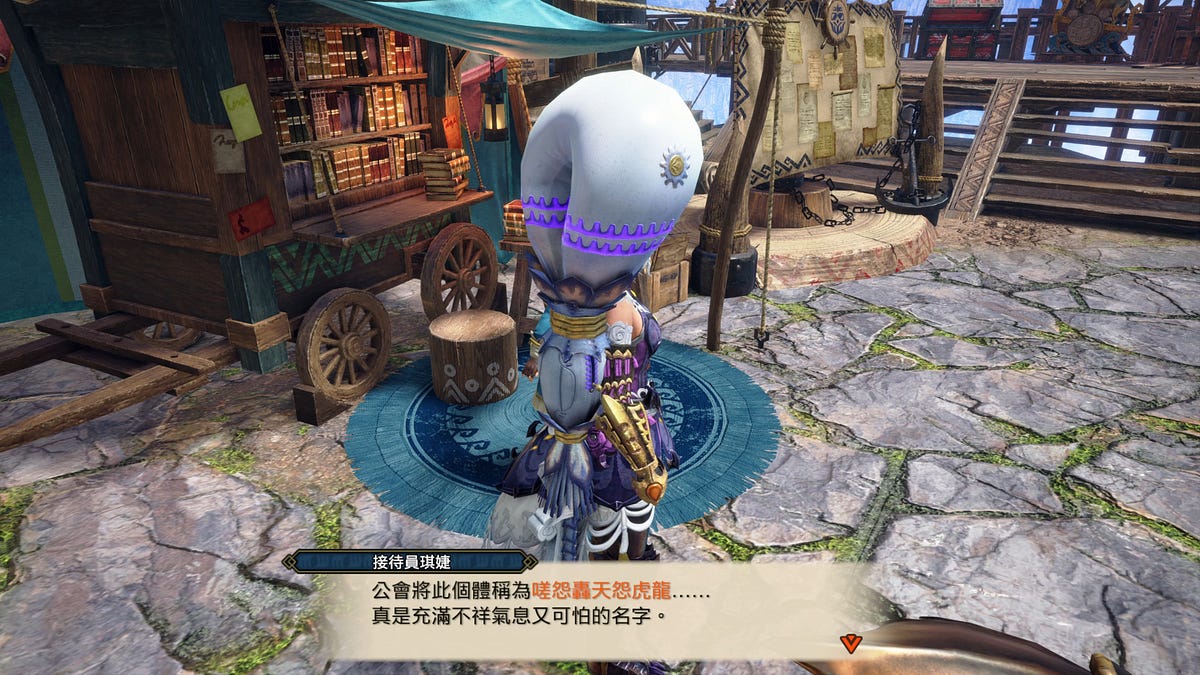Click the orange dialogue continue arrow
Image resolution: width=1200 pixels, height=675 pixels.
850,643
